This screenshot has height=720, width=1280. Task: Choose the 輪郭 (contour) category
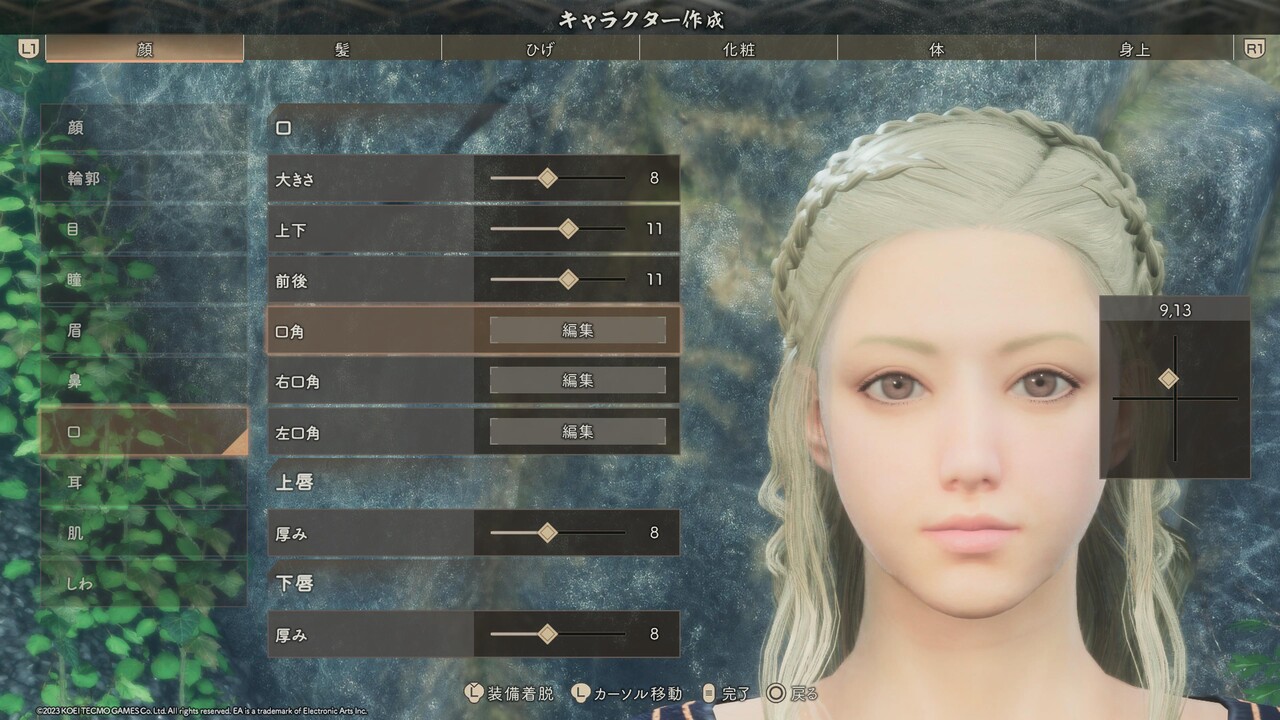coord(143,179)
